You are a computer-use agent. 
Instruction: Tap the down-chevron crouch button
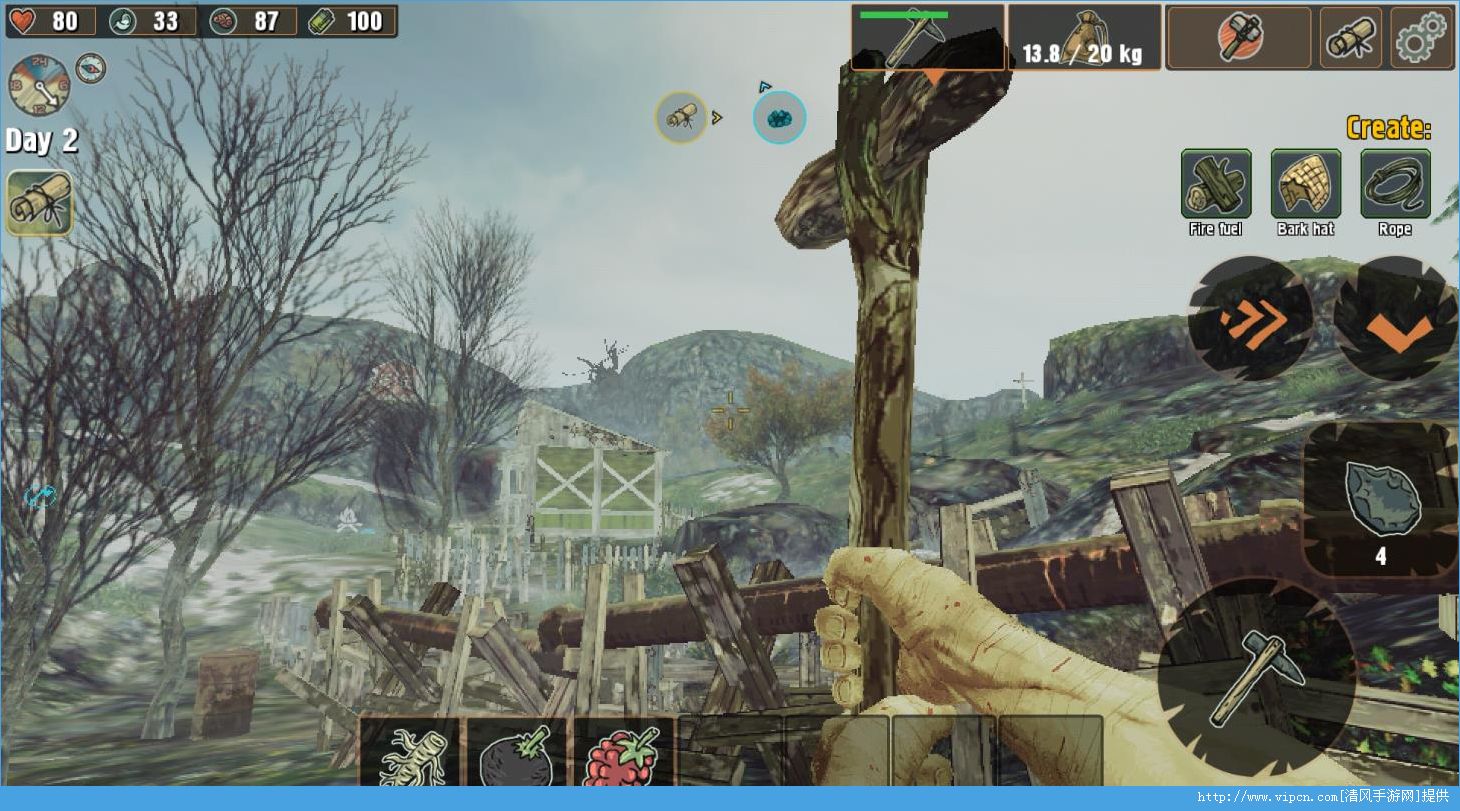click(x=1395, y=320)
